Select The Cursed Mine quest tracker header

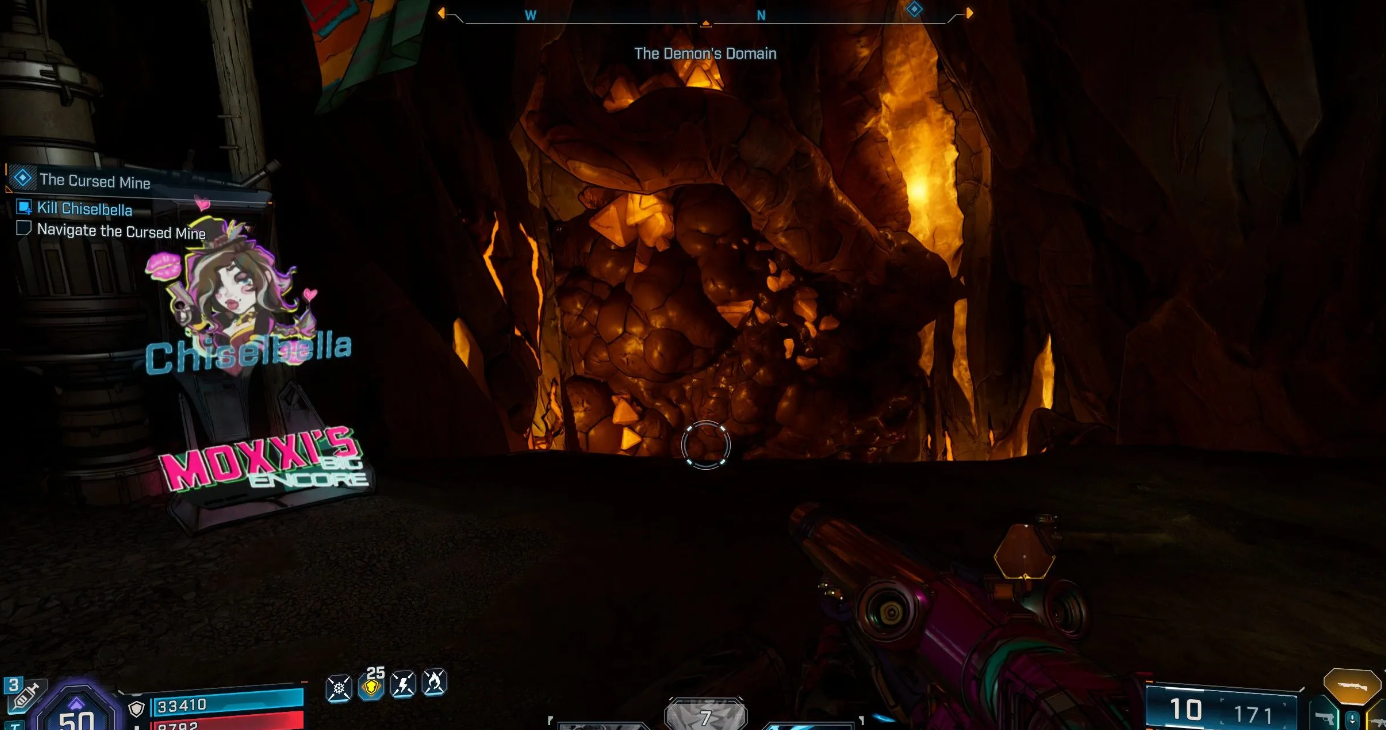coord(94,181)
